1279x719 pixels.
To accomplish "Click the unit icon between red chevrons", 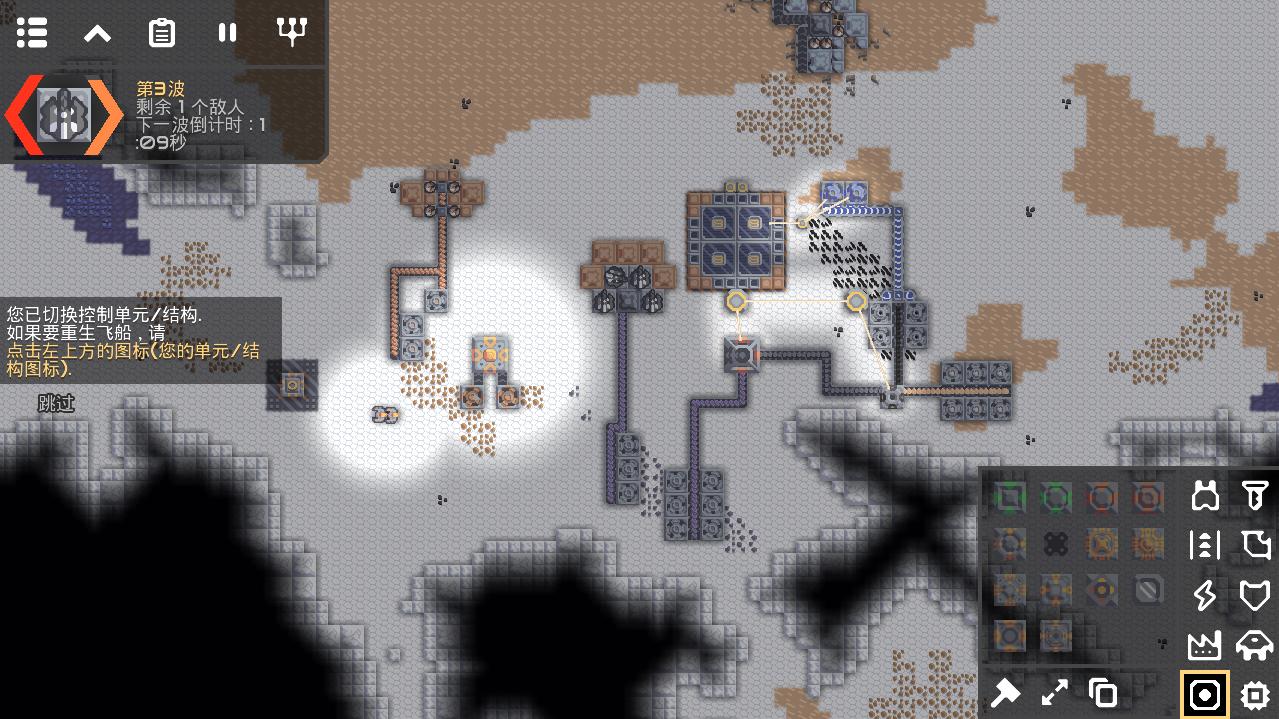I will [65, 116].
